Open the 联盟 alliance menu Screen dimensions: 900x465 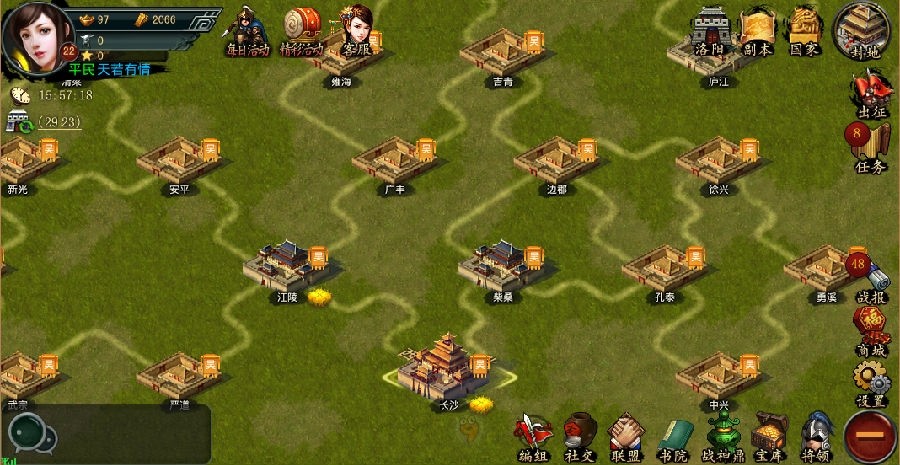[x=626, y=437]
